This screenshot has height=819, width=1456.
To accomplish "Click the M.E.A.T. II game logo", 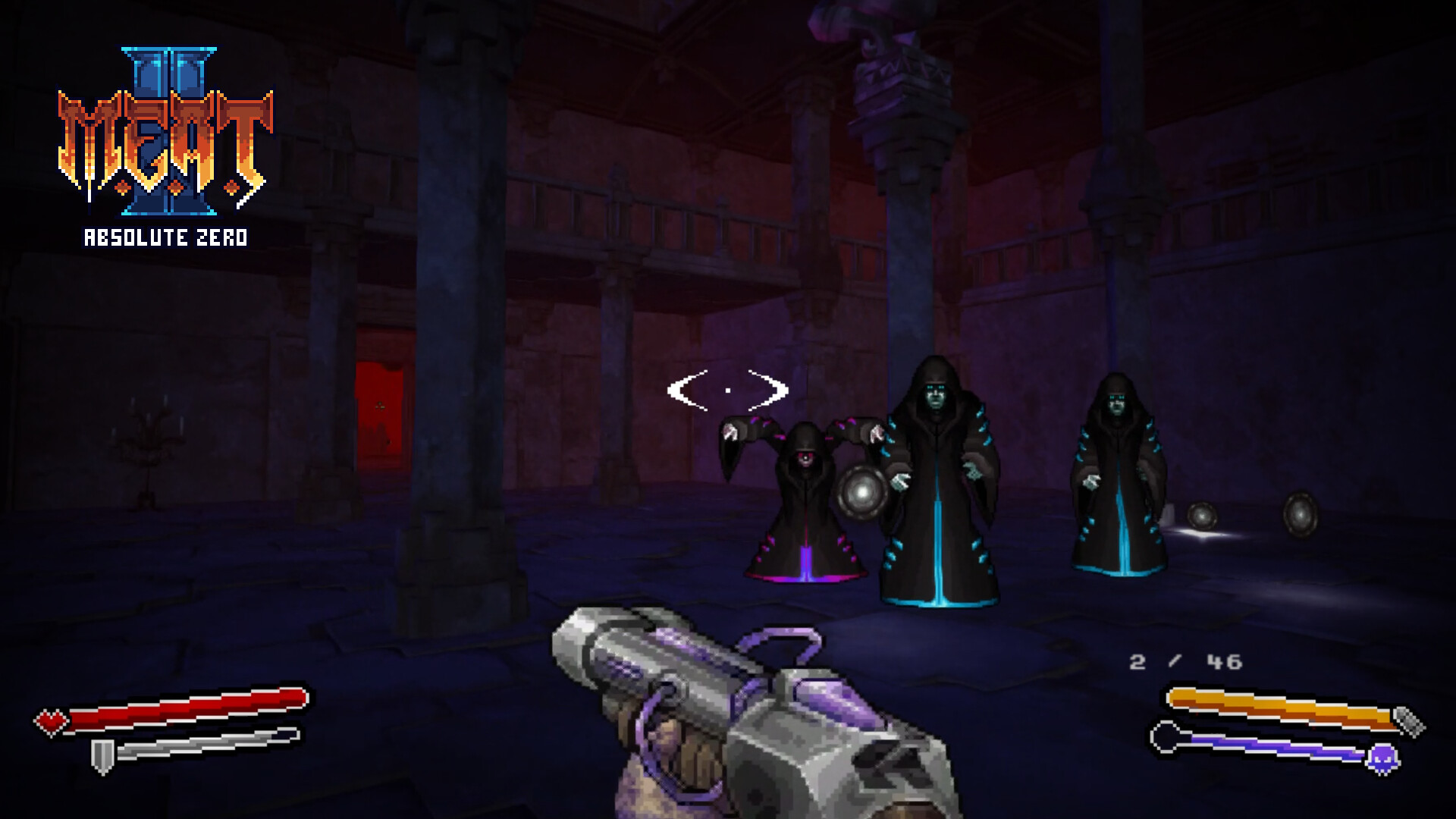I will (163, 133).
